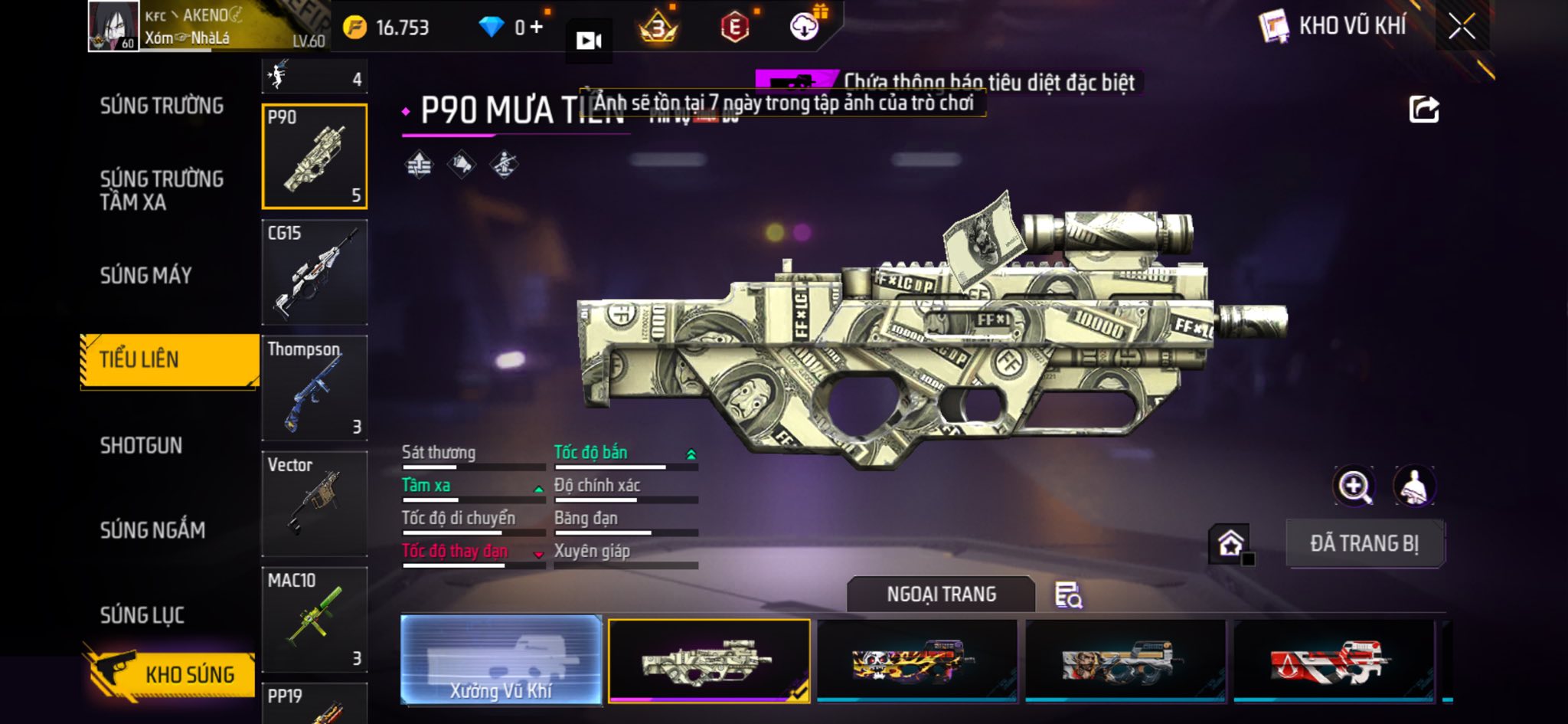The width and height of the screenshot is (1568, 724).
Task: Share the P90 skin via share icon
Action: point(1424,110)
